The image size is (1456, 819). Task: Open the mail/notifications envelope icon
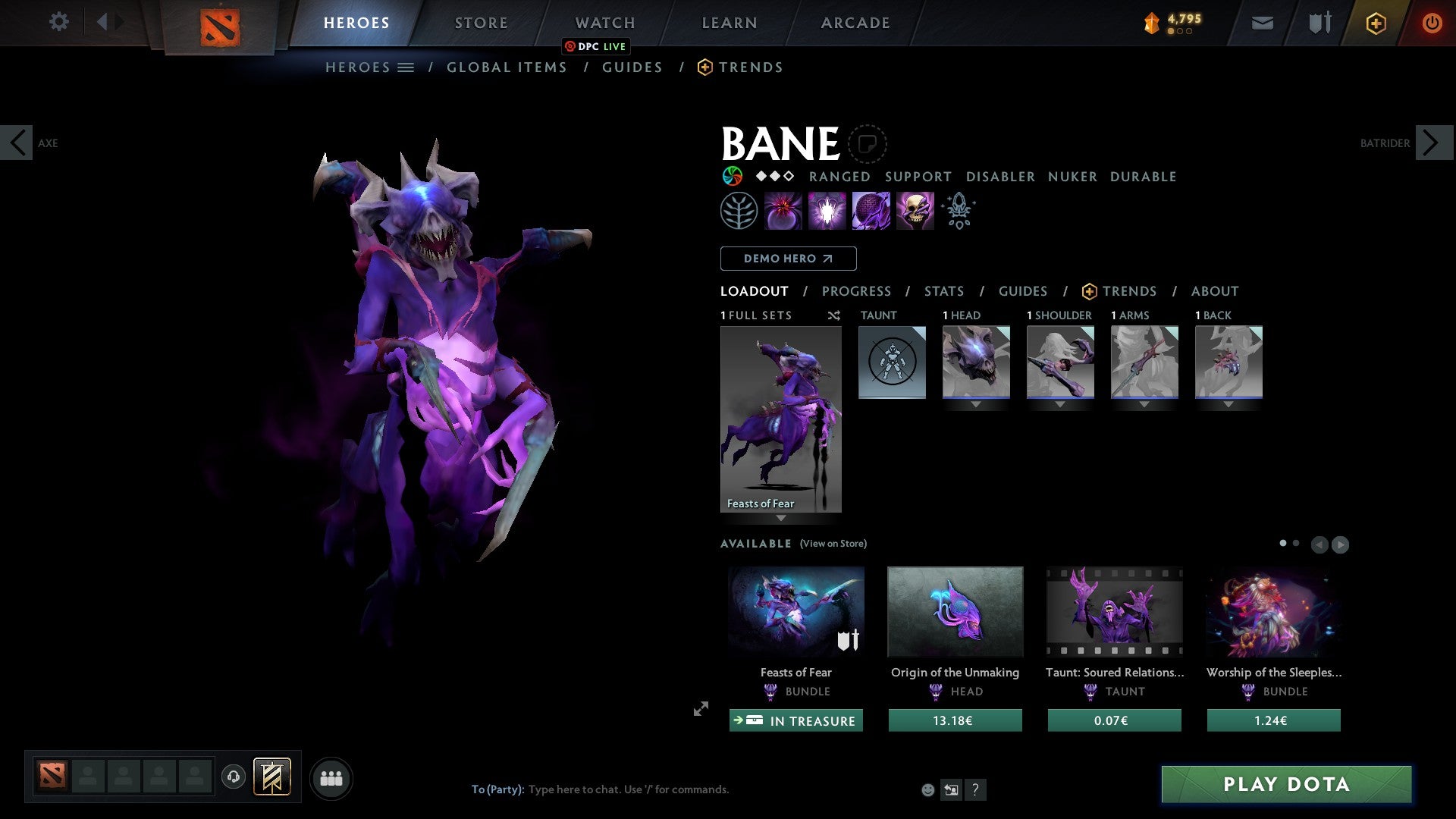click(x=1263, y=23)
